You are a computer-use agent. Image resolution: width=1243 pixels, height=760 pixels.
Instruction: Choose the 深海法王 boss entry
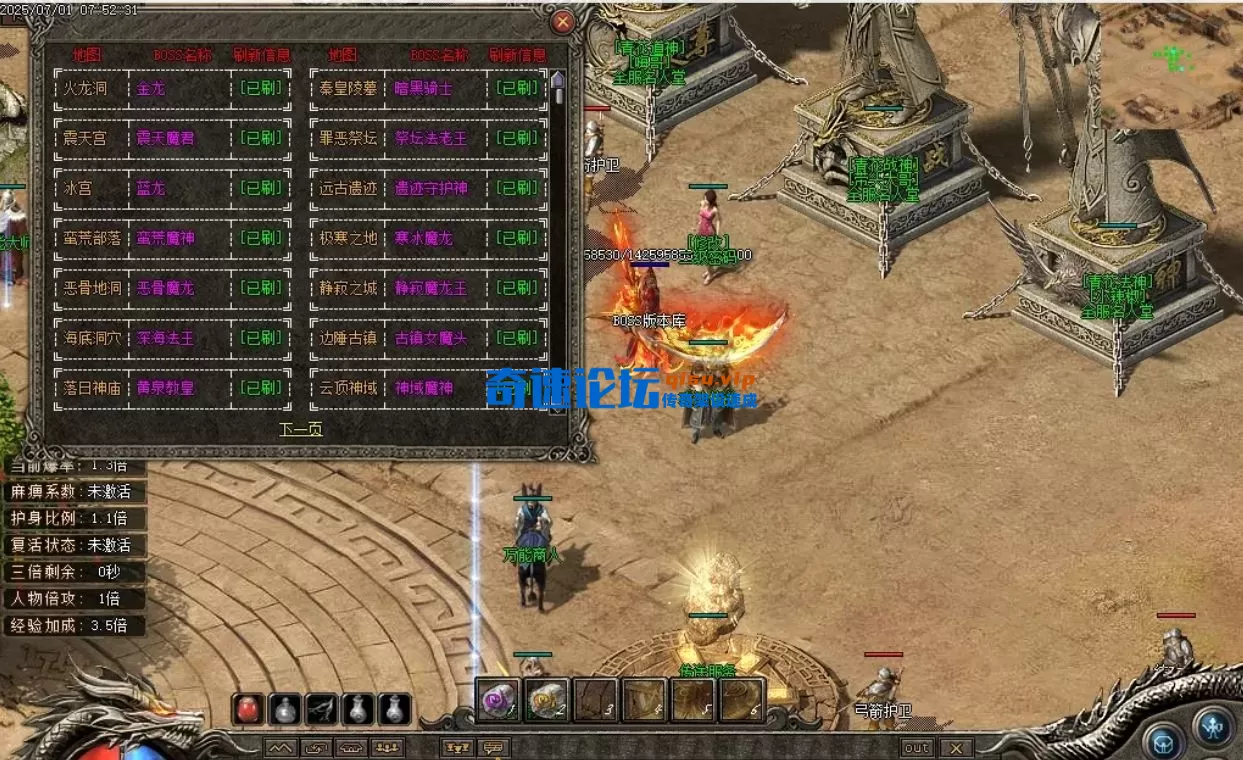[166, 338]
